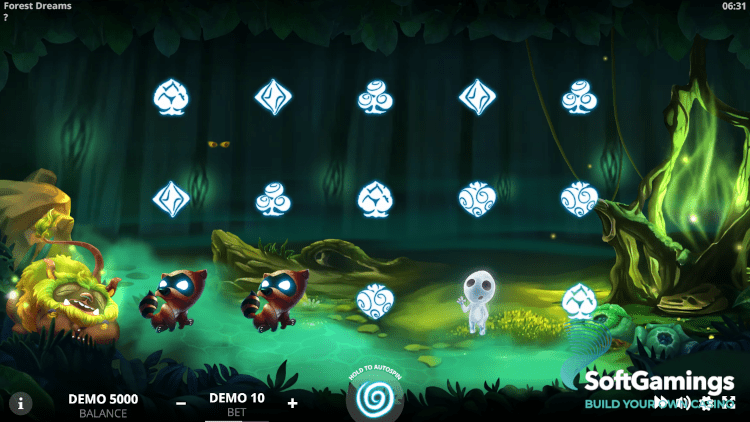Image resolution: width=750 pixels, height=422 pixels.
Task: Toggle turbo spin with the fast-forward icon
Action: (662, 403)
